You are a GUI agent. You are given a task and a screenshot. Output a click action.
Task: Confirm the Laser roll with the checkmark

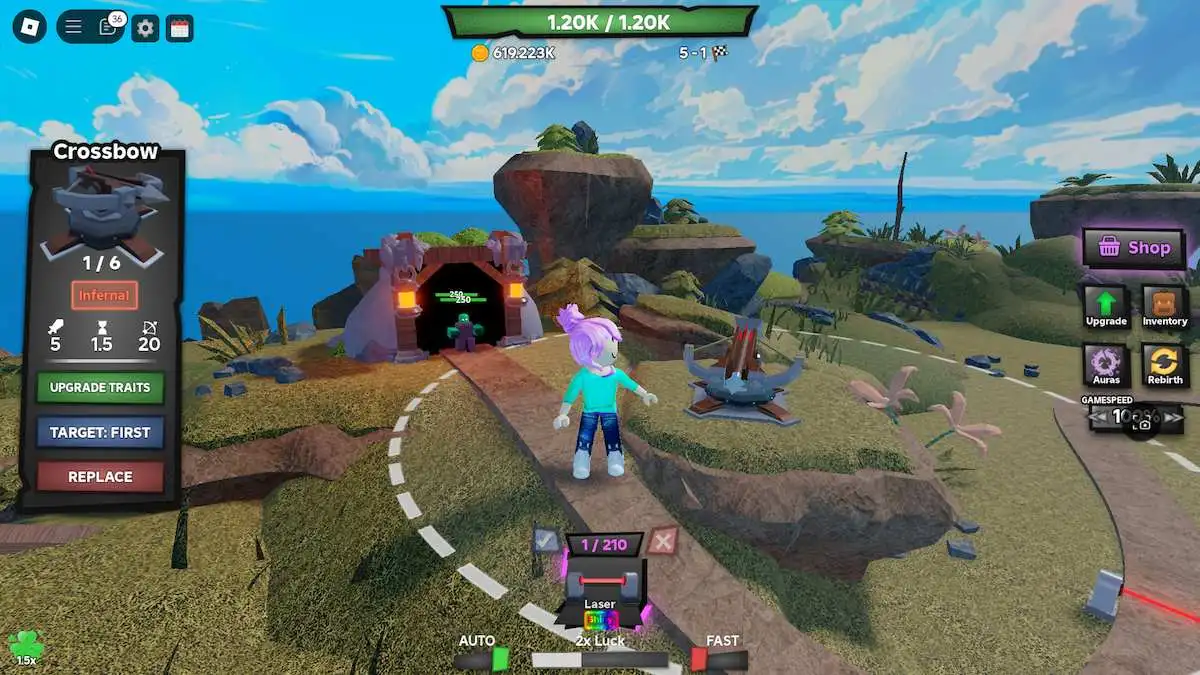546,541
